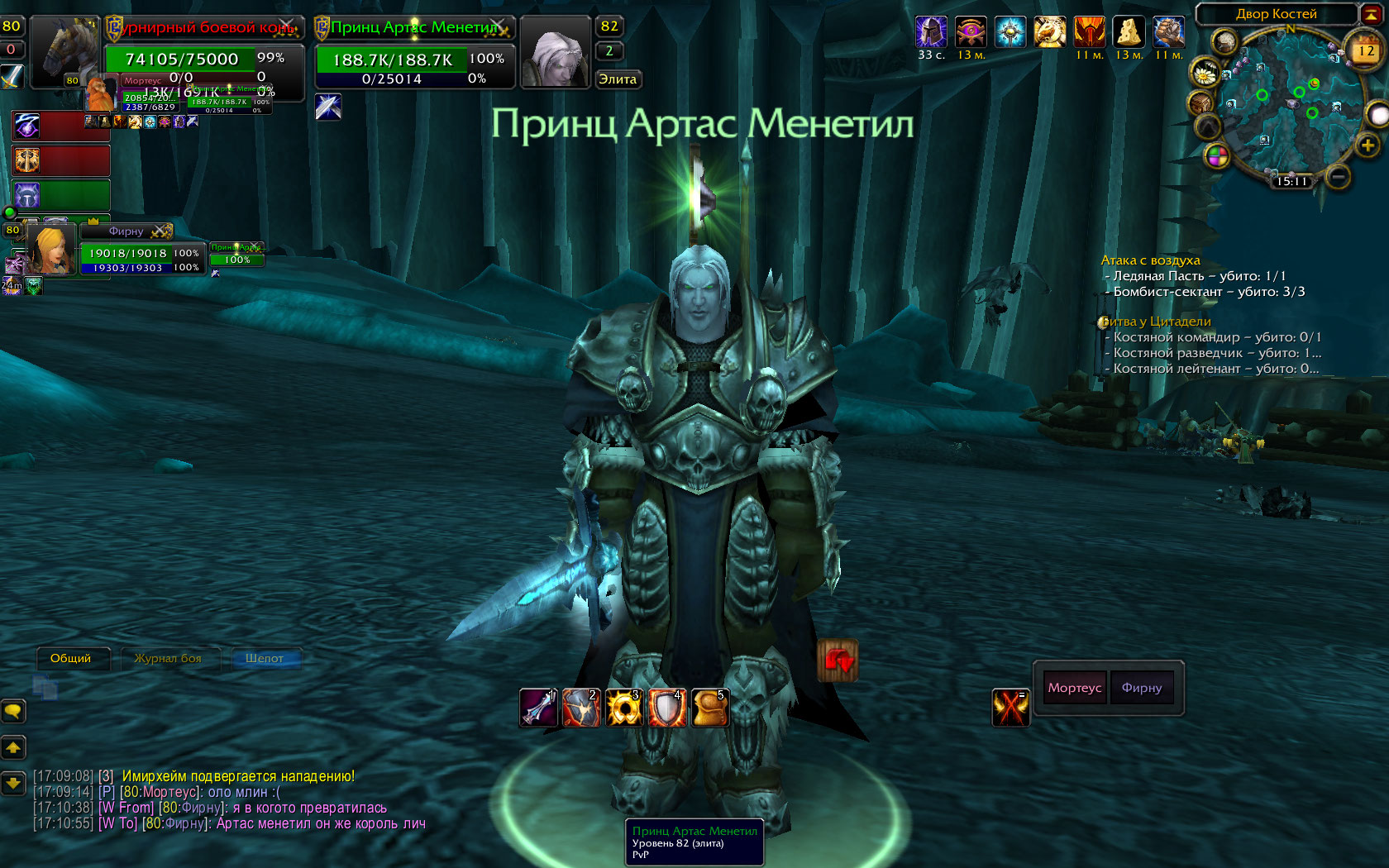This screenshot has height=868, width=1389.
Task: Trigger the golden horseshoe ability in slot 3
Action: click(624, 708)
